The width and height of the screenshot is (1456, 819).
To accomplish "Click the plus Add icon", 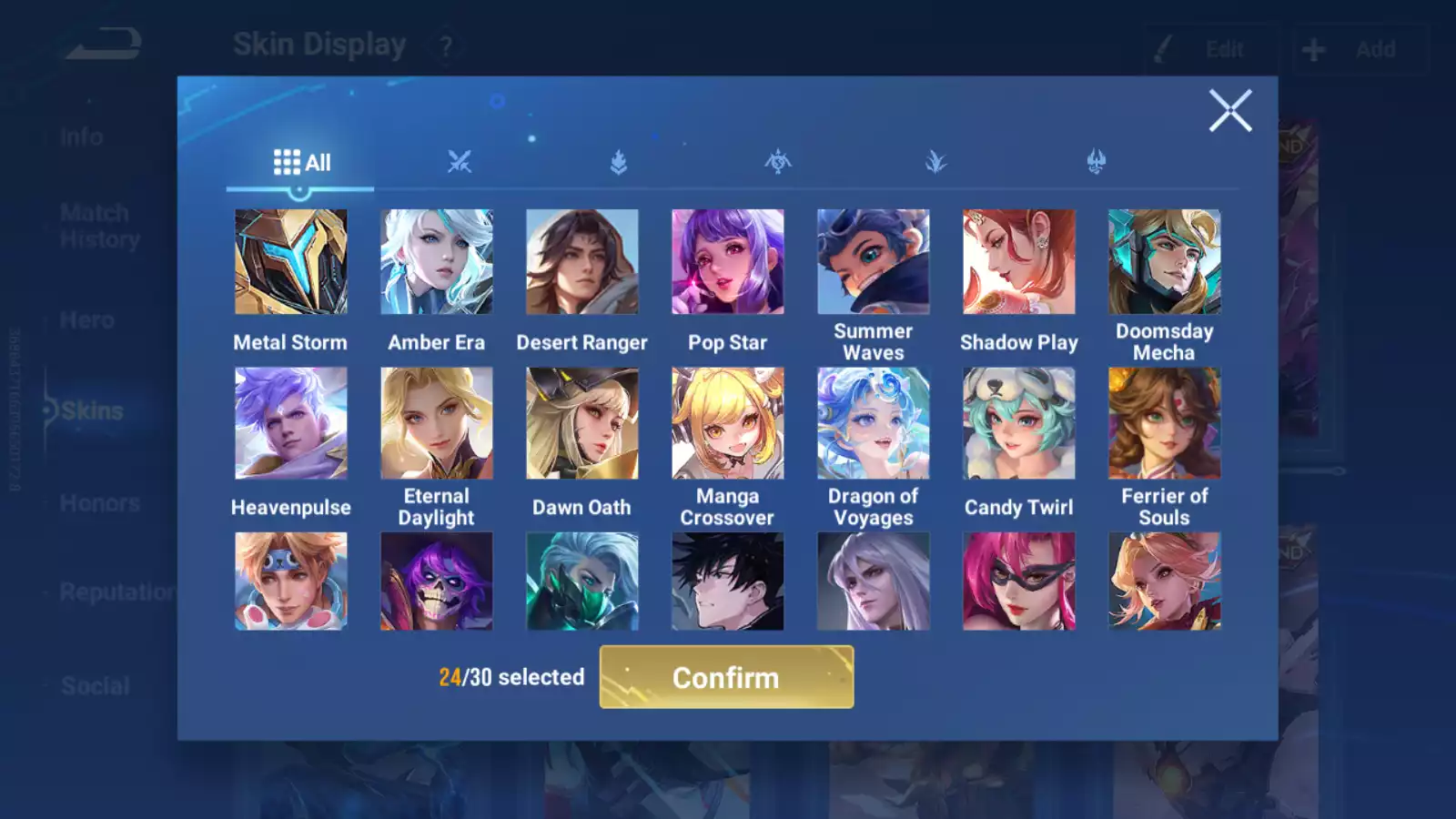I will pos(1313,49).
